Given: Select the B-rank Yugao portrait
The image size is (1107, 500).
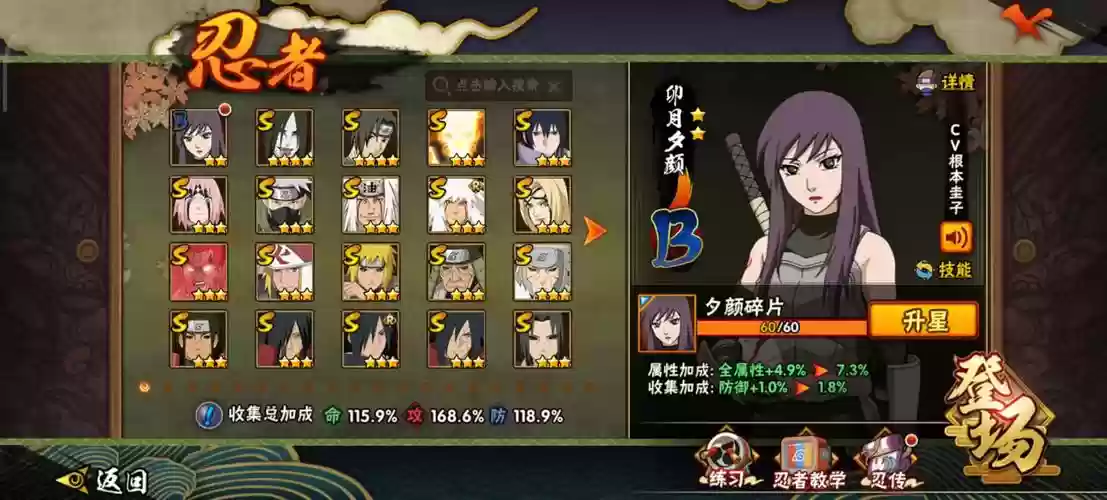Looking at the screenshot, I should (199, 138).
